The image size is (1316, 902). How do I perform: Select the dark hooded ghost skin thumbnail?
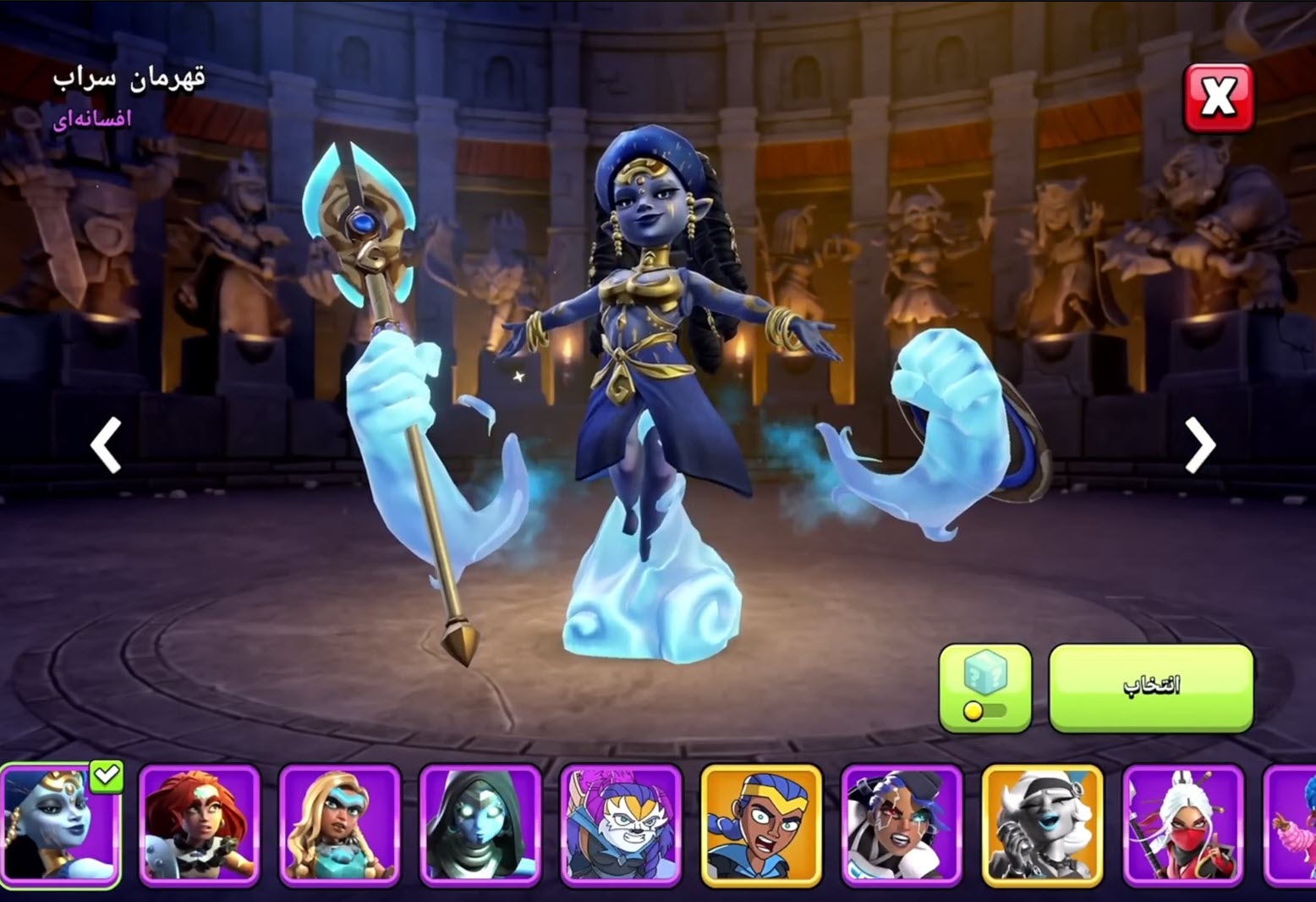[480, 825]
